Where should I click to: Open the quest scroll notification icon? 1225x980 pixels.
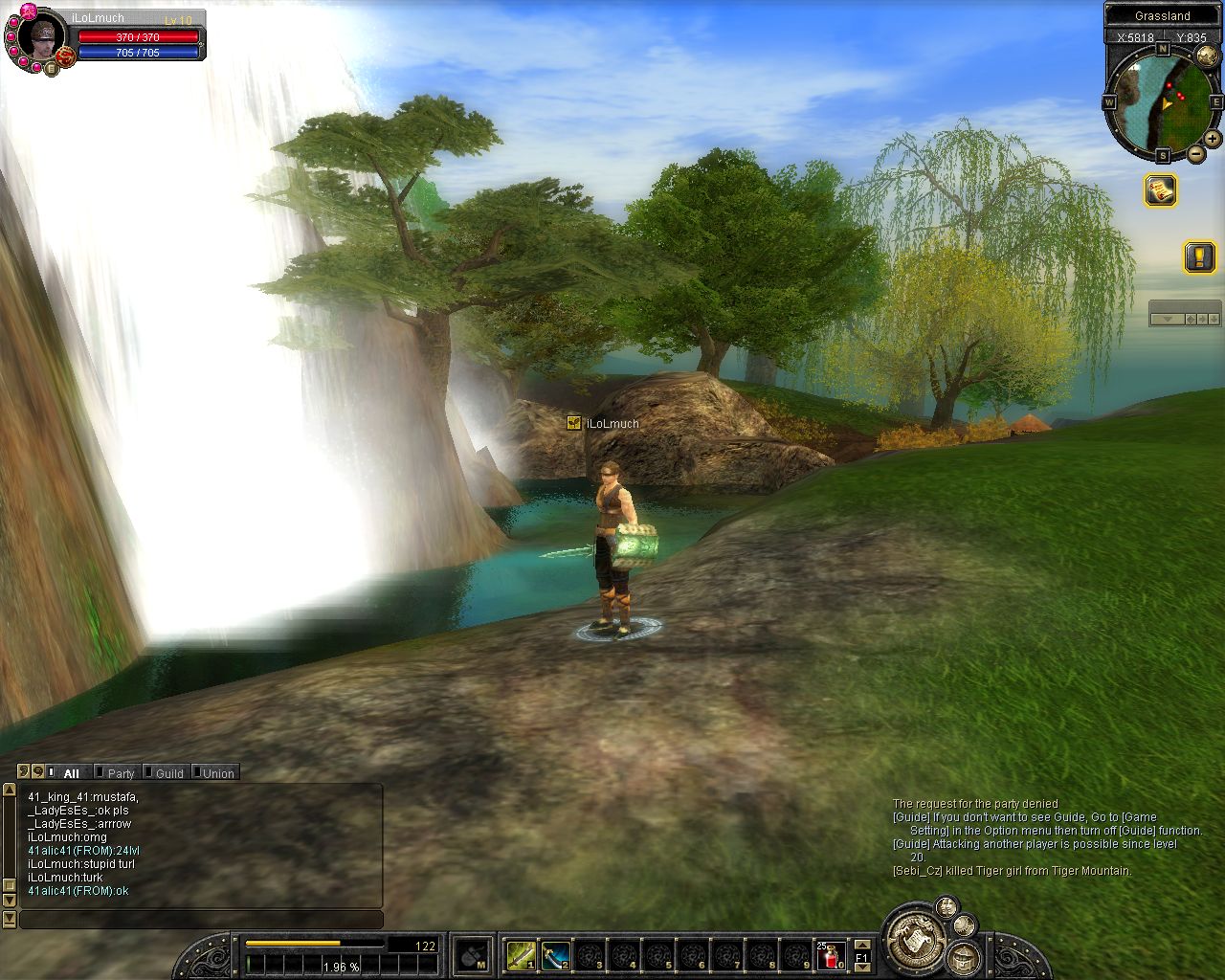click(1161, 190)
